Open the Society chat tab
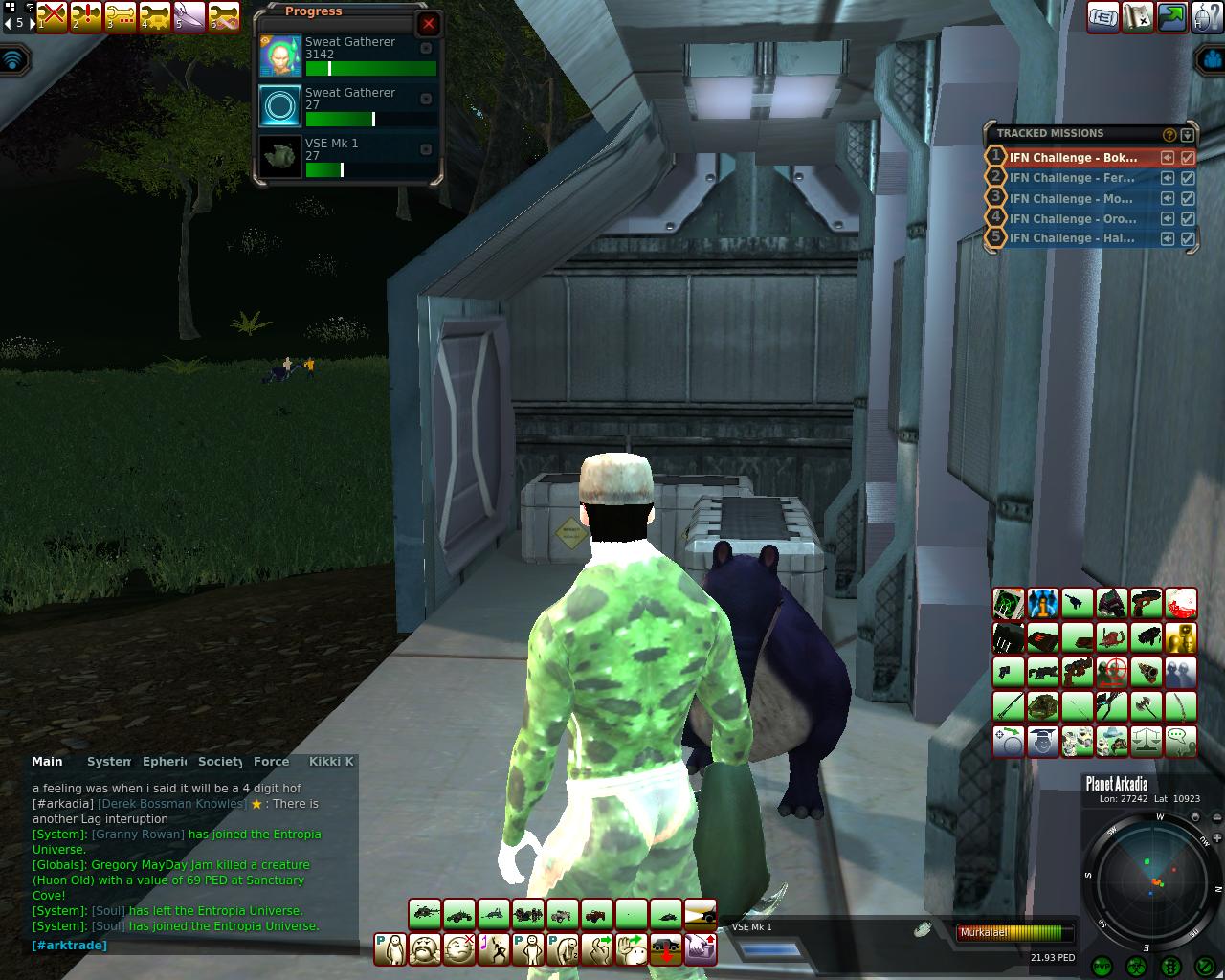The image size is (1225, 980). [x=220, y=762]
